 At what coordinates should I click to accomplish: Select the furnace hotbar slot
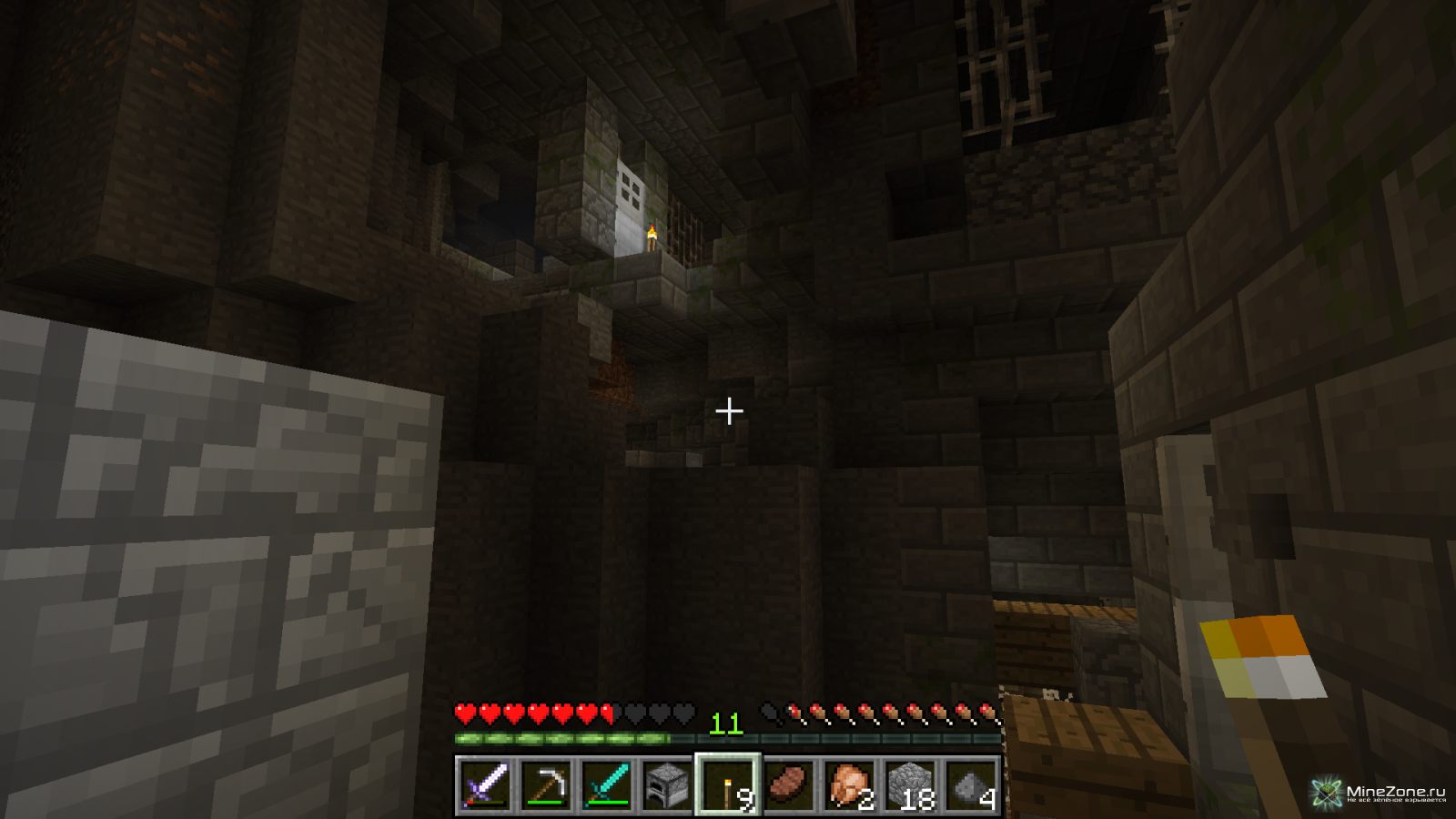(x=667, y=784)
